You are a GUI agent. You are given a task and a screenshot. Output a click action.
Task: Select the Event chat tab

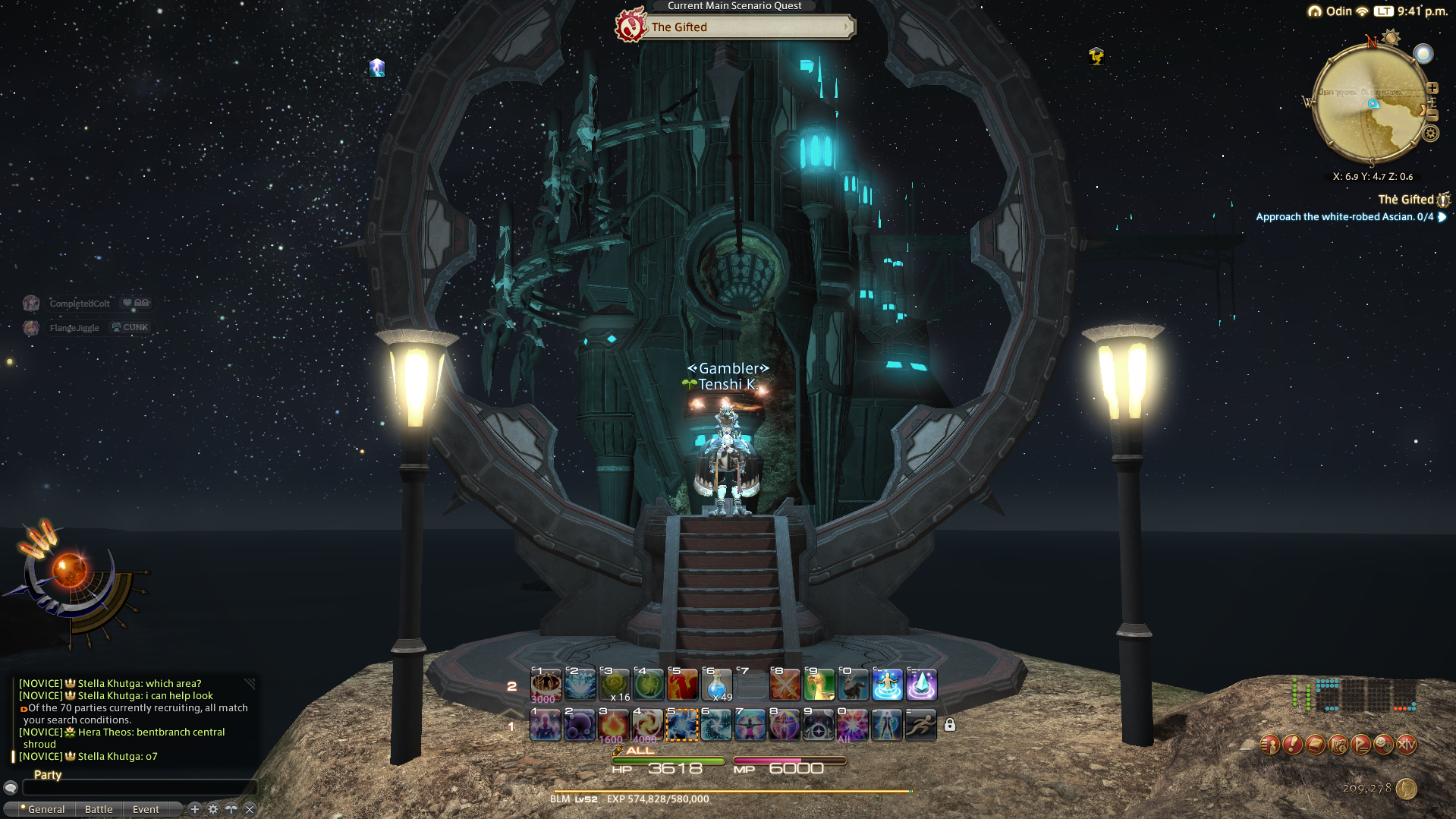pos(146,809)
